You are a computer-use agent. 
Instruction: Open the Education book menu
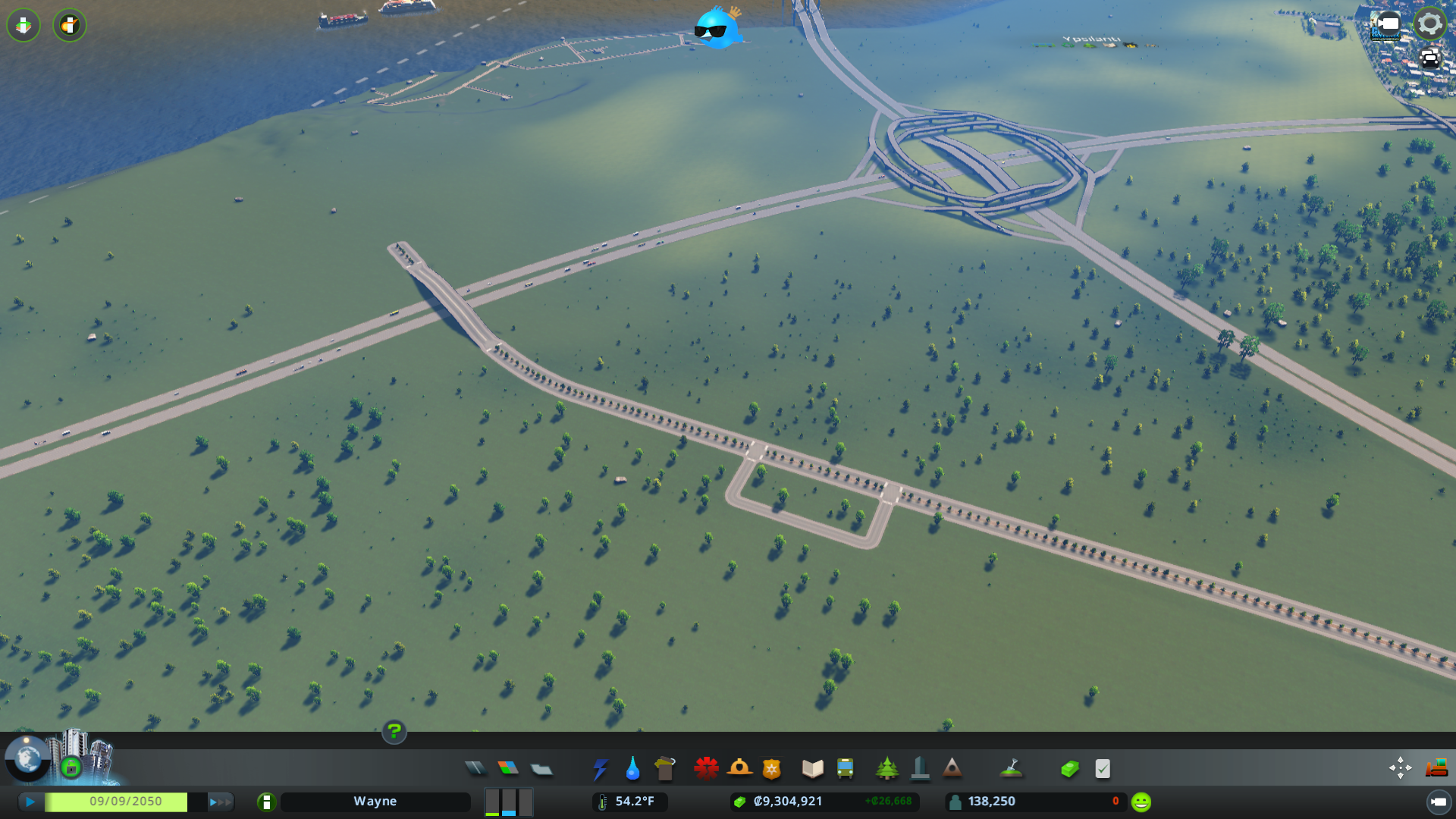[x=811, y=768]
